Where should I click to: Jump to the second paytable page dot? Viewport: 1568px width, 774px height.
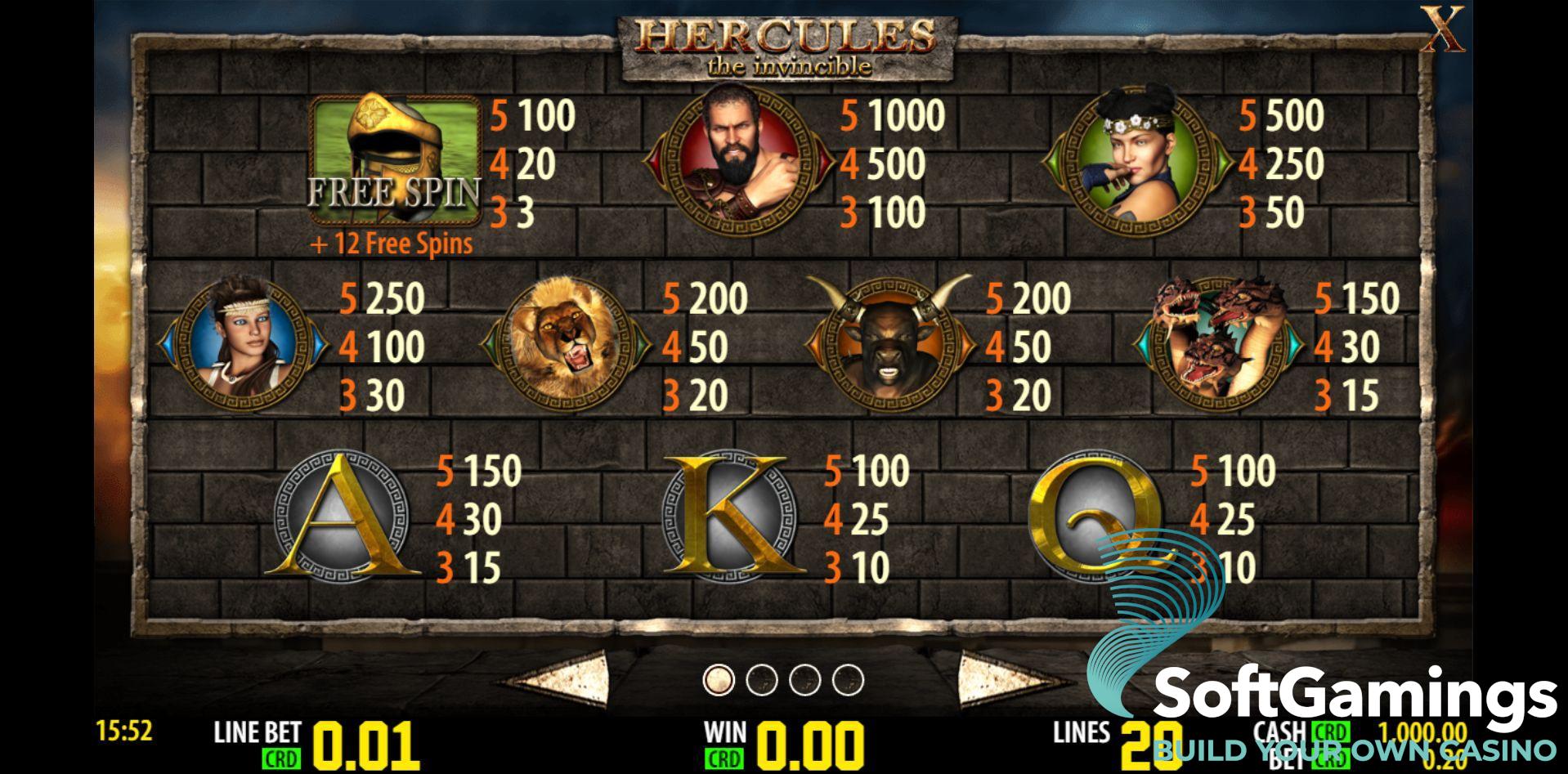coord(762,679)
